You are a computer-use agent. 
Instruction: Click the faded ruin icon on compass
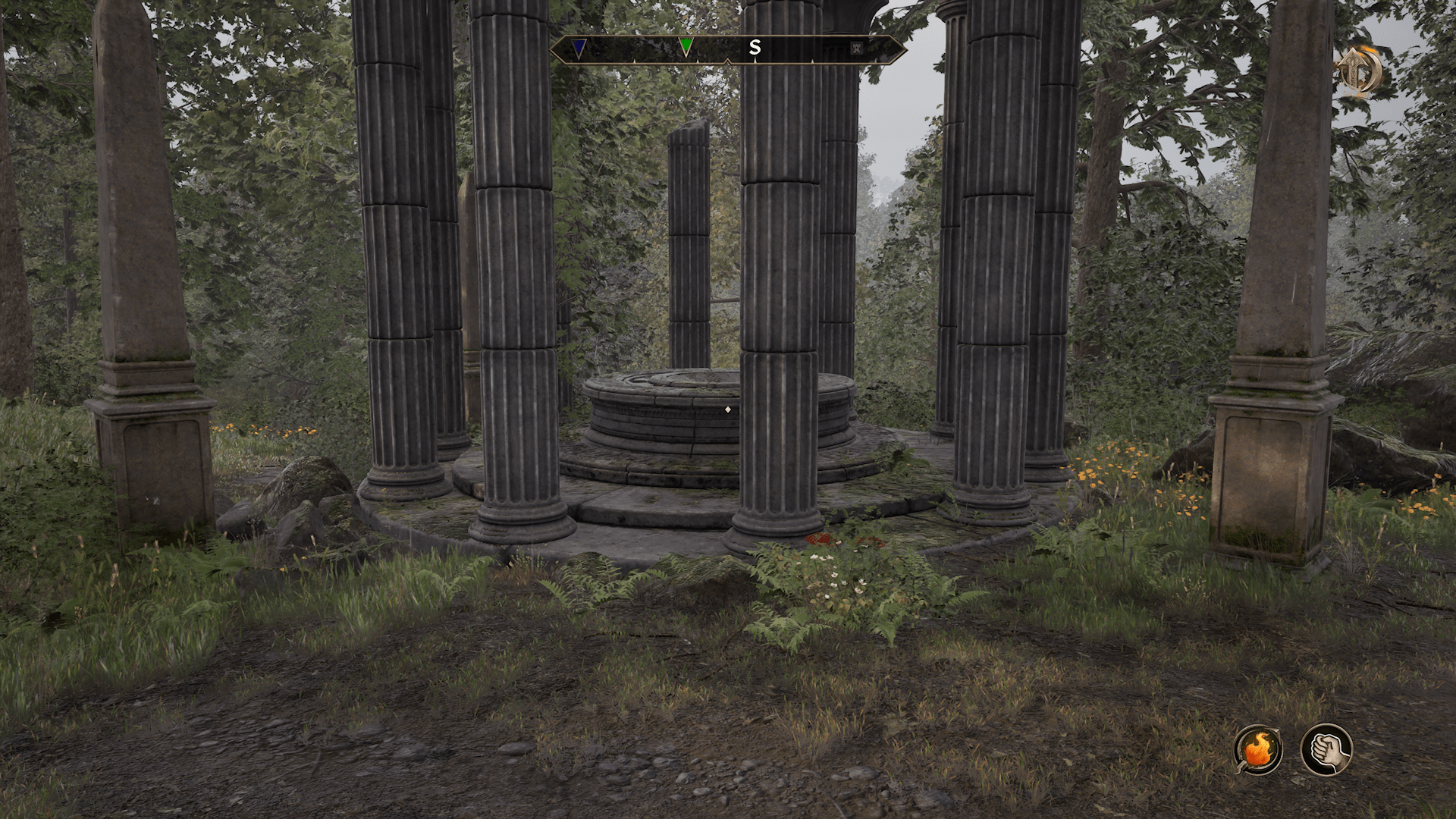coord(856,49)
